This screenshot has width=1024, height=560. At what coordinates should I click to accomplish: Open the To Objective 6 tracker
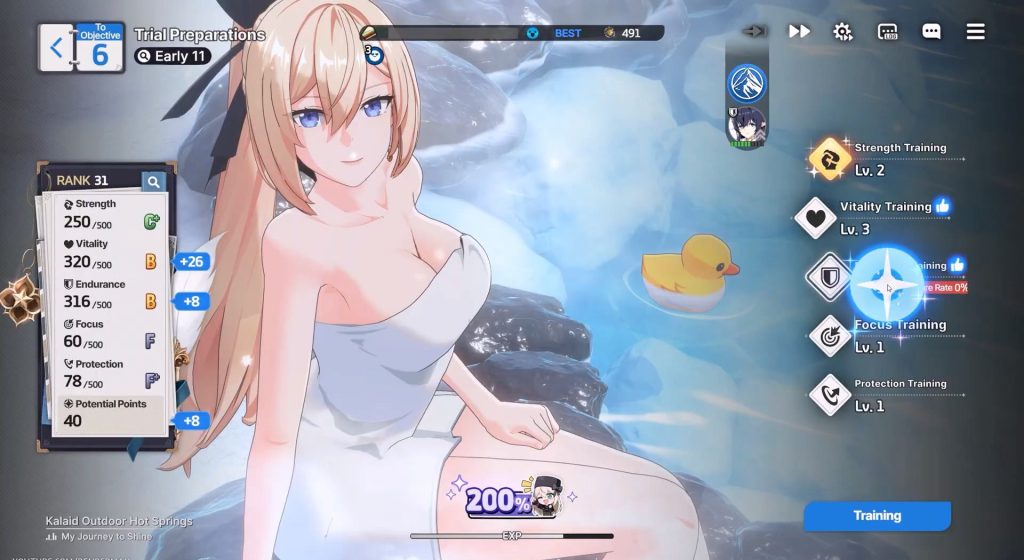point(100,47)
